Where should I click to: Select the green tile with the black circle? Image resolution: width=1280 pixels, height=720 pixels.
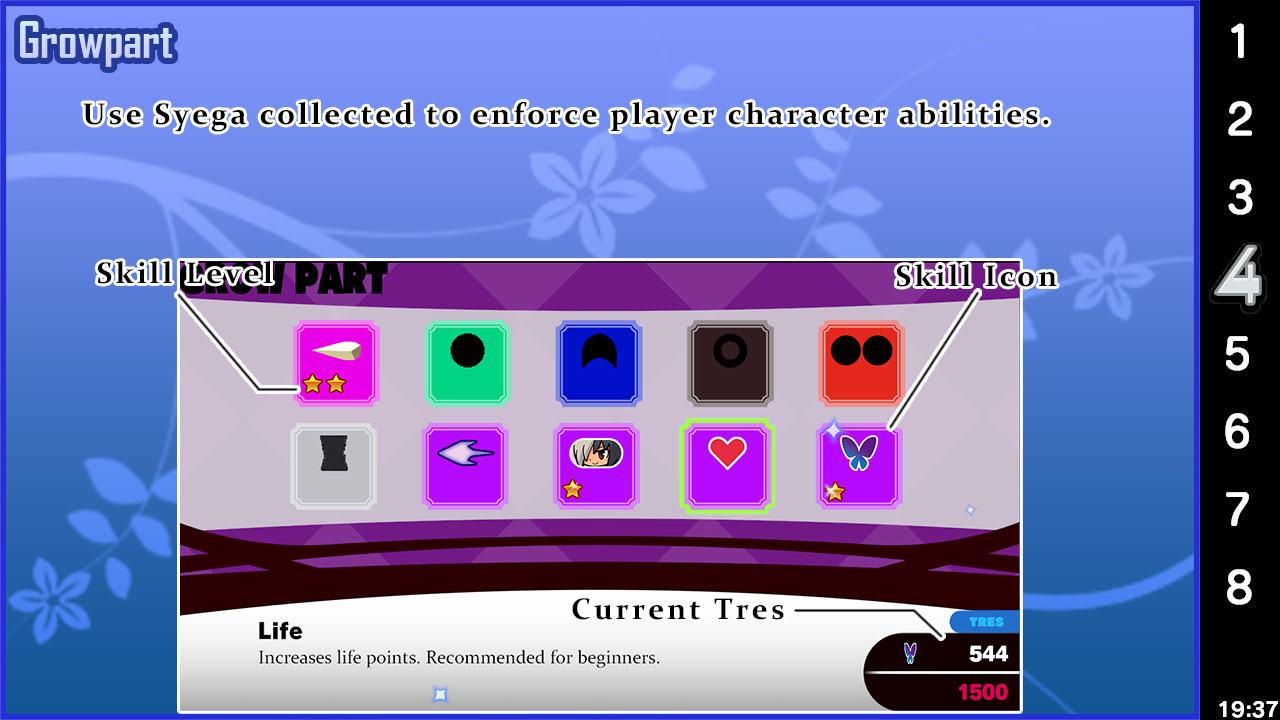[467, 363]
